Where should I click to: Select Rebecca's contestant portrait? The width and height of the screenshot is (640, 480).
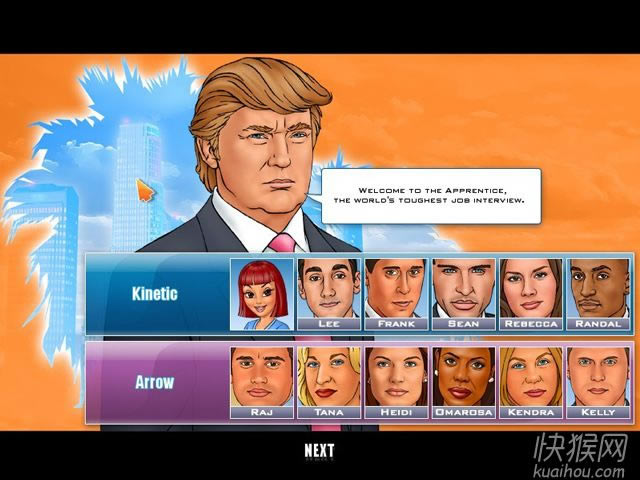click(x=530, y=294)
